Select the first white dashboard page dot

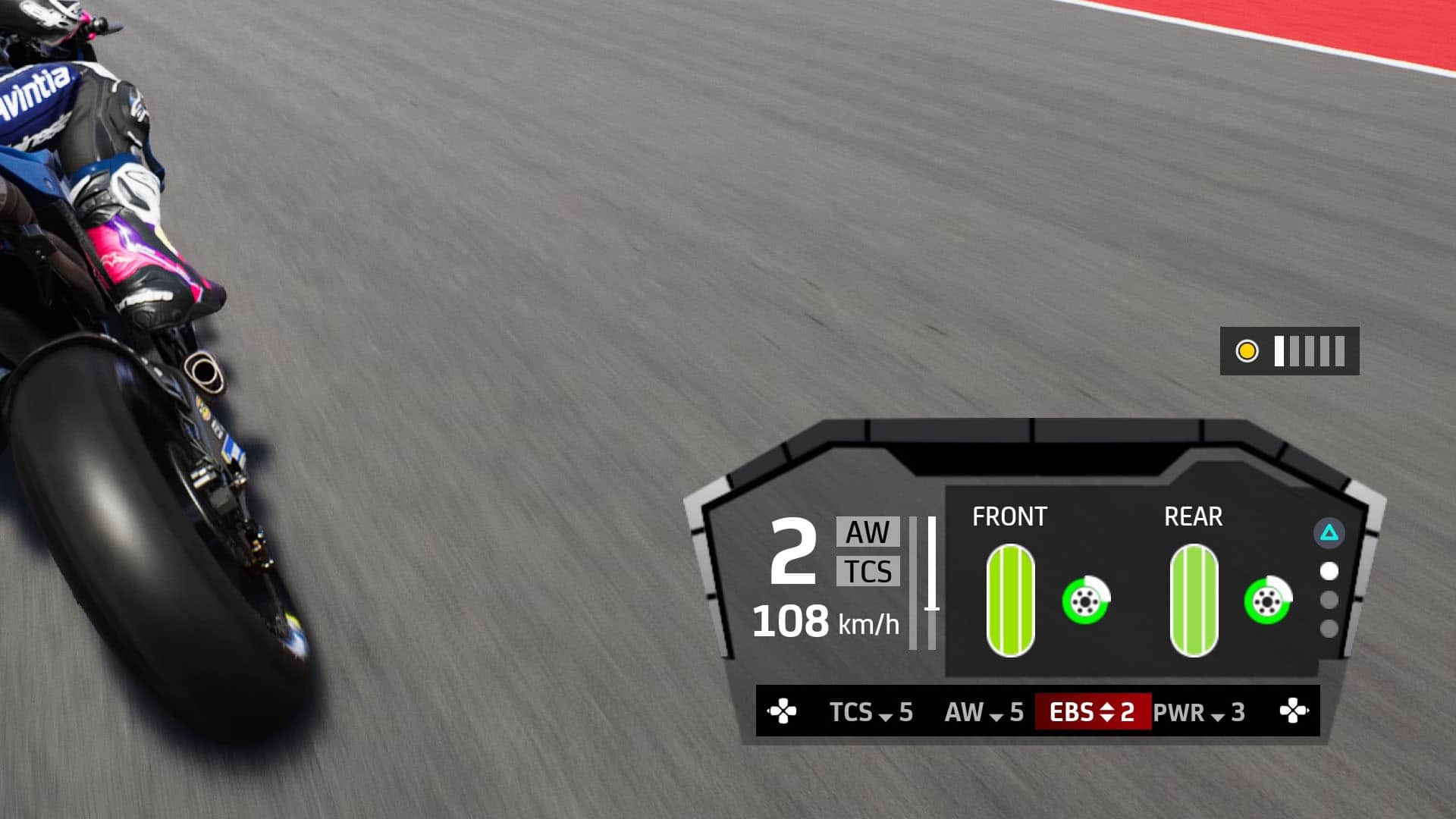click(1329, 570)
